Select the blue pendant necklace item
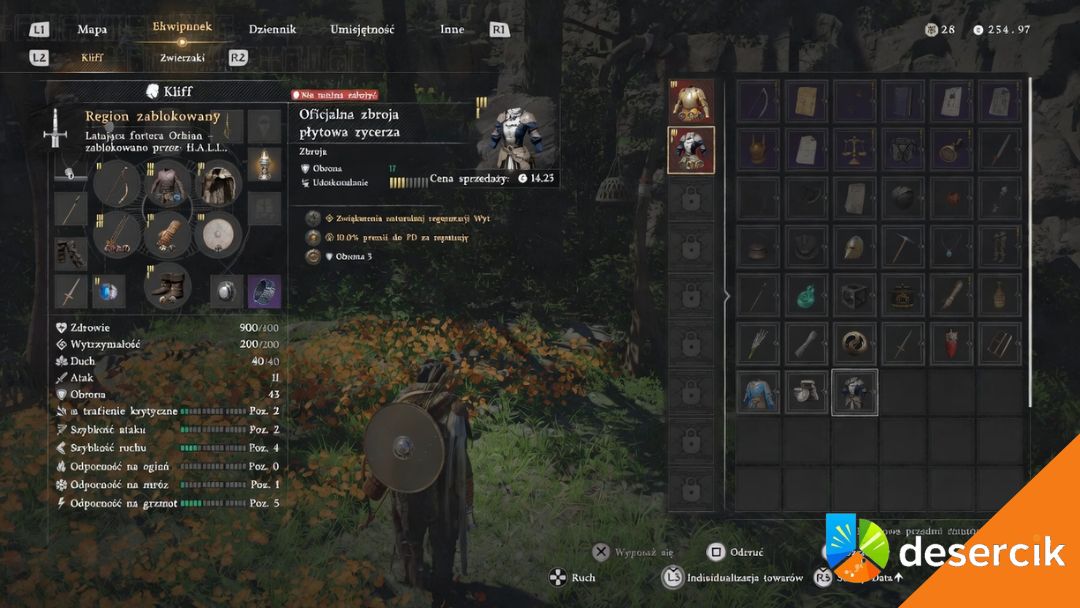 coord(952,246)
